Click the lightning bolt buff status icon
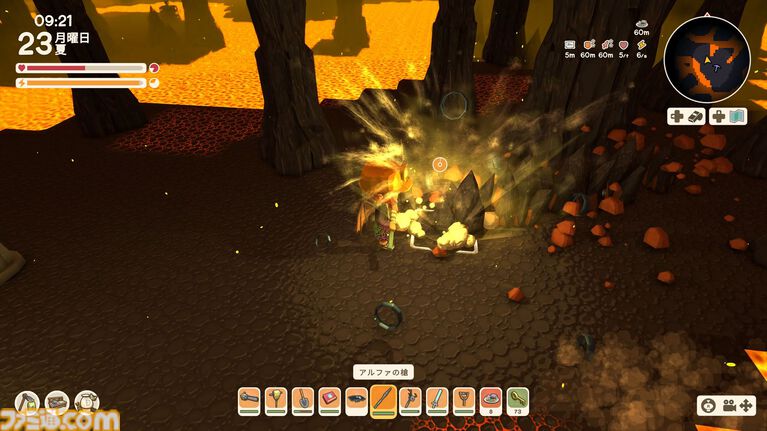767x431 pixels. coord(641,45)
